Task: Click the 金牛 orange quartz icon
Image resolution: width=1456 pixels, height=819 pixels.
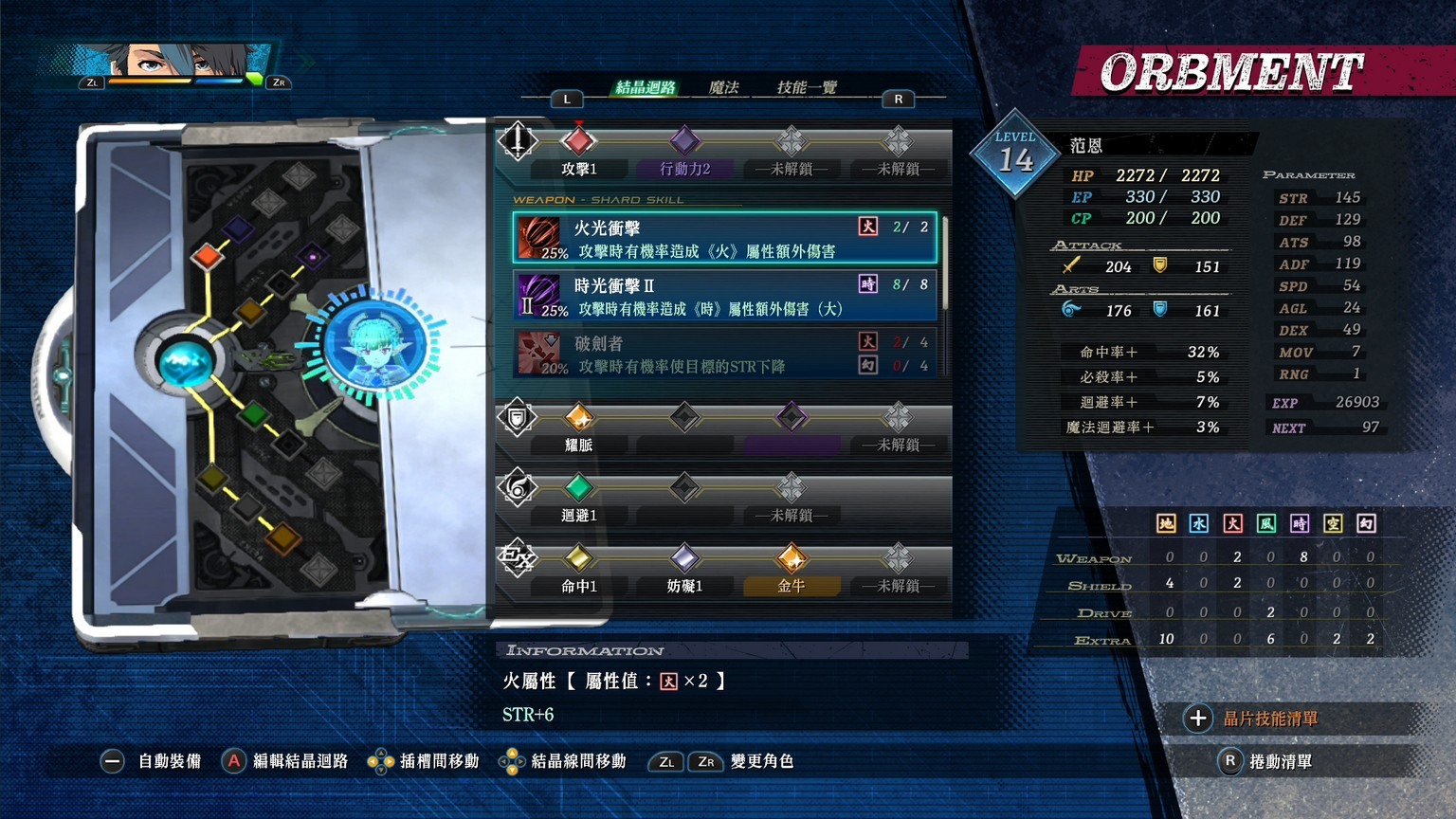Action: click(x=792, y=560)
